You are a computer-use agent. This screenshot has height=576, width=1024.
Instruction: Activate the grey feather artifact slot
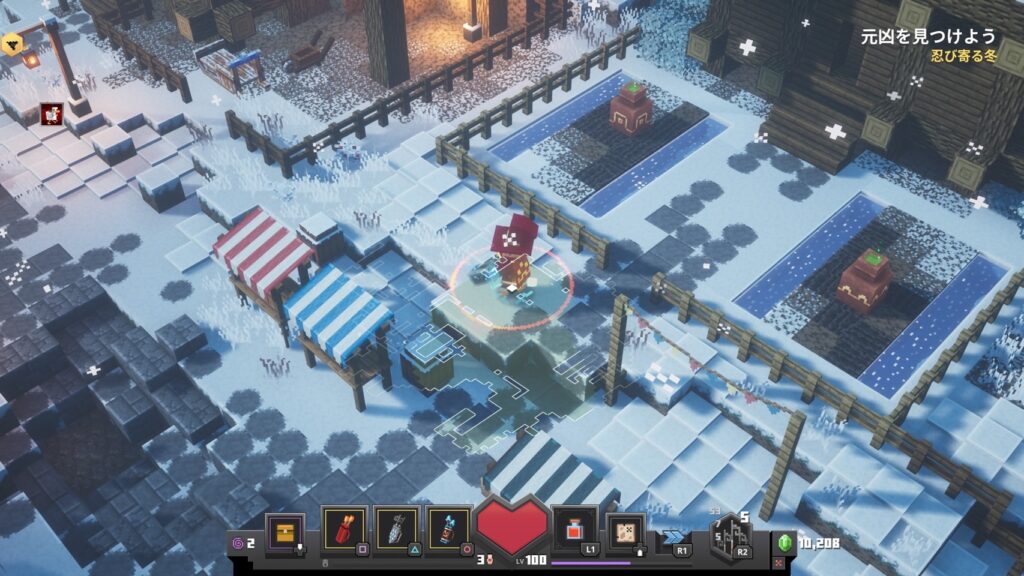click(x=395, y=529)
